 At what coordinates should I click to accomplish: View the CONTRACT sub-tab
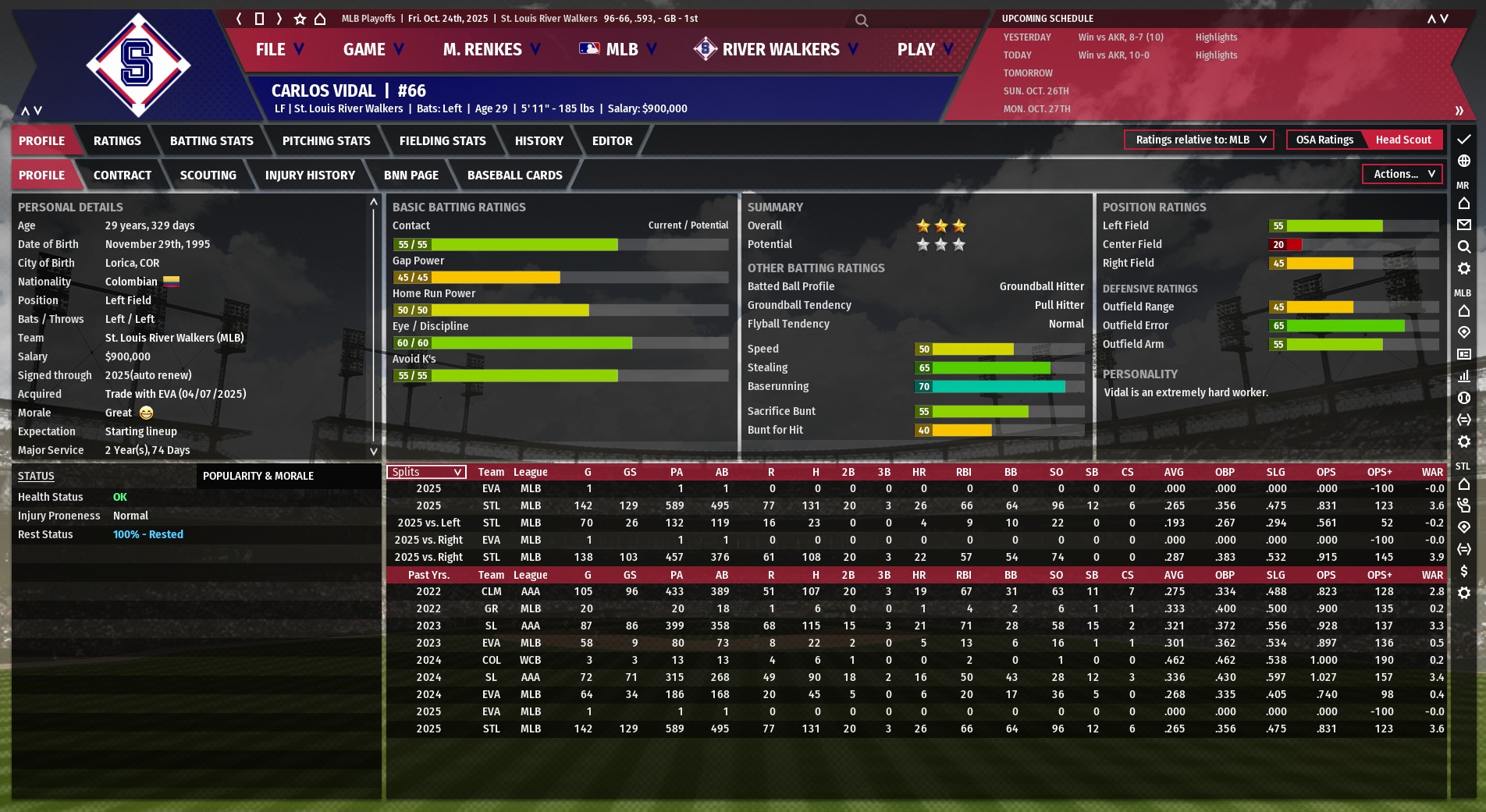pos(123,176)
